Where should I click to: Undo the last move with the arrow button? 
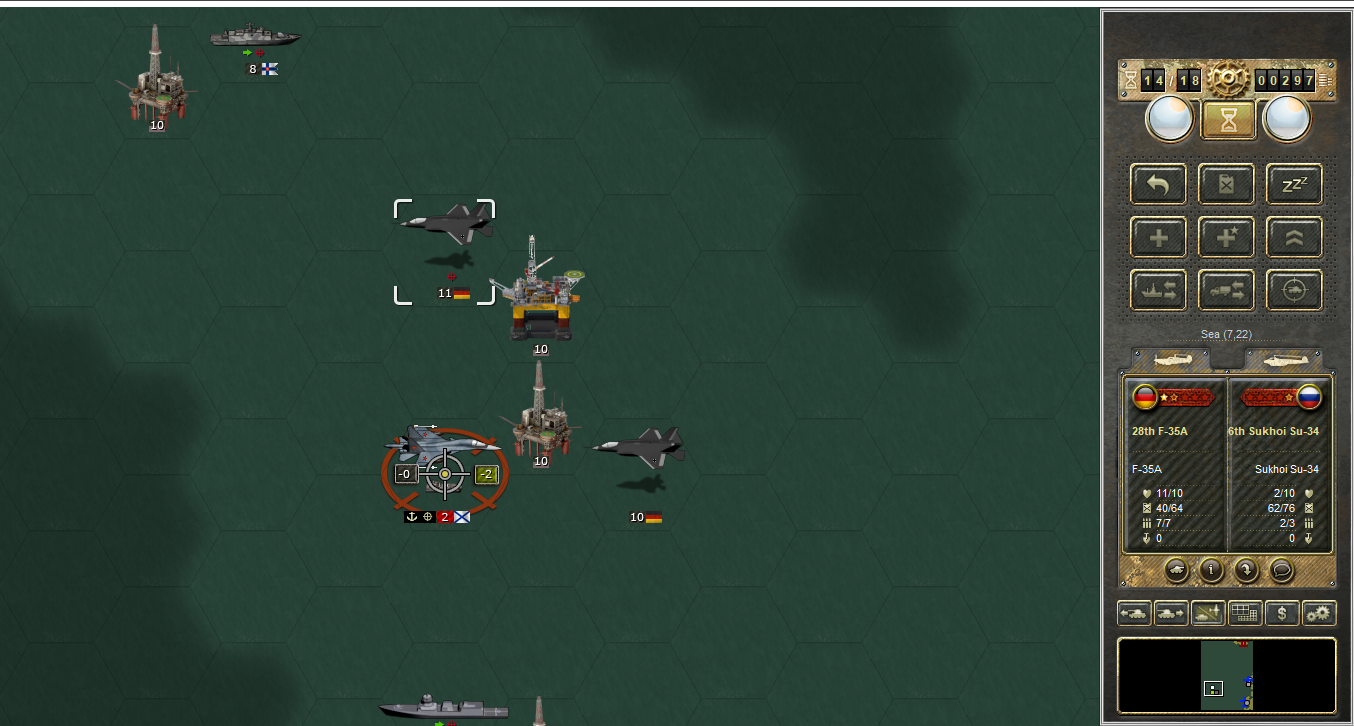pos(1159,184)
